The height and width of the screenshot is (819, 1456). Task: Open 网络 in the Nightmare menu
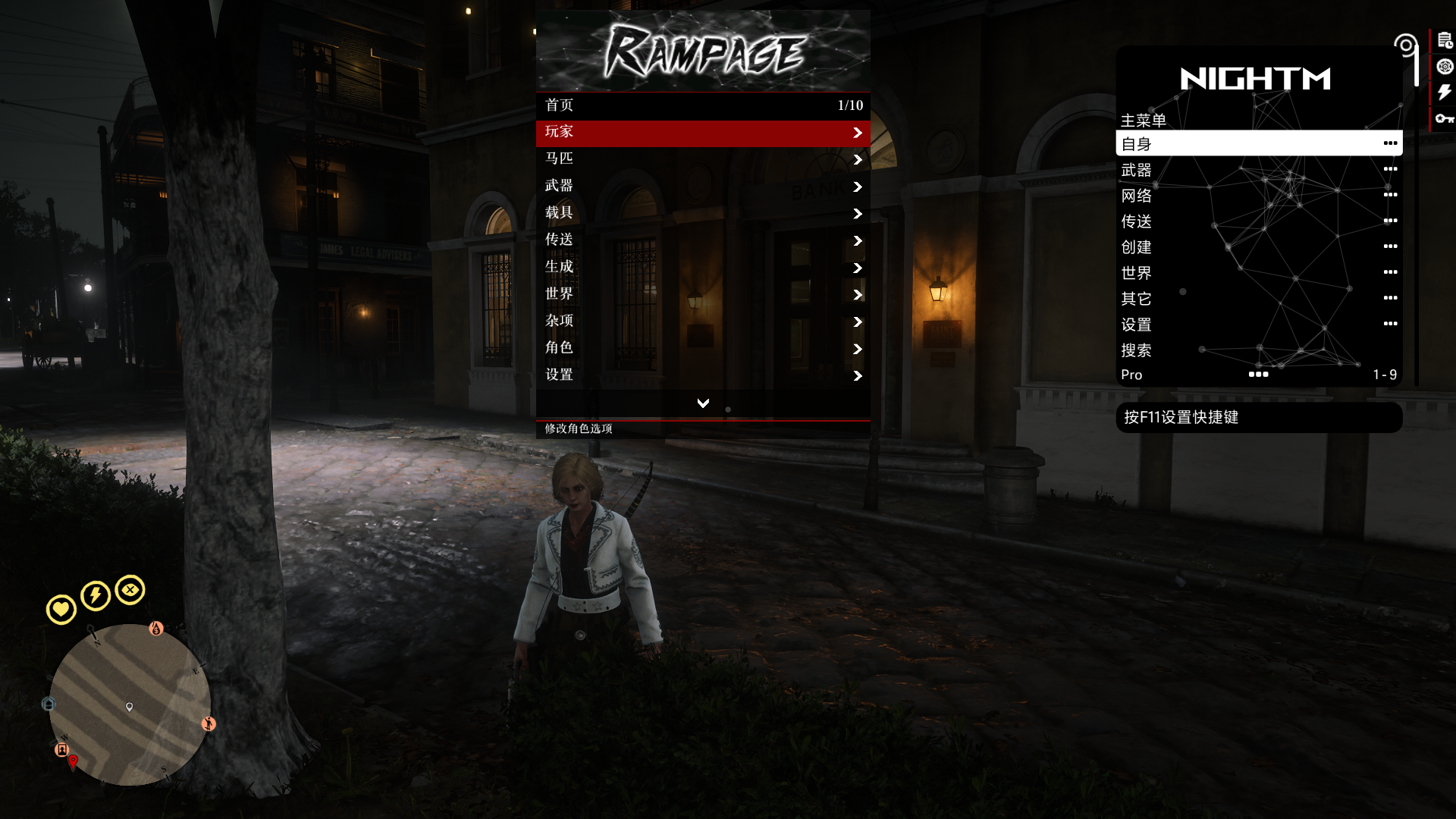(x=1258, y=196)
